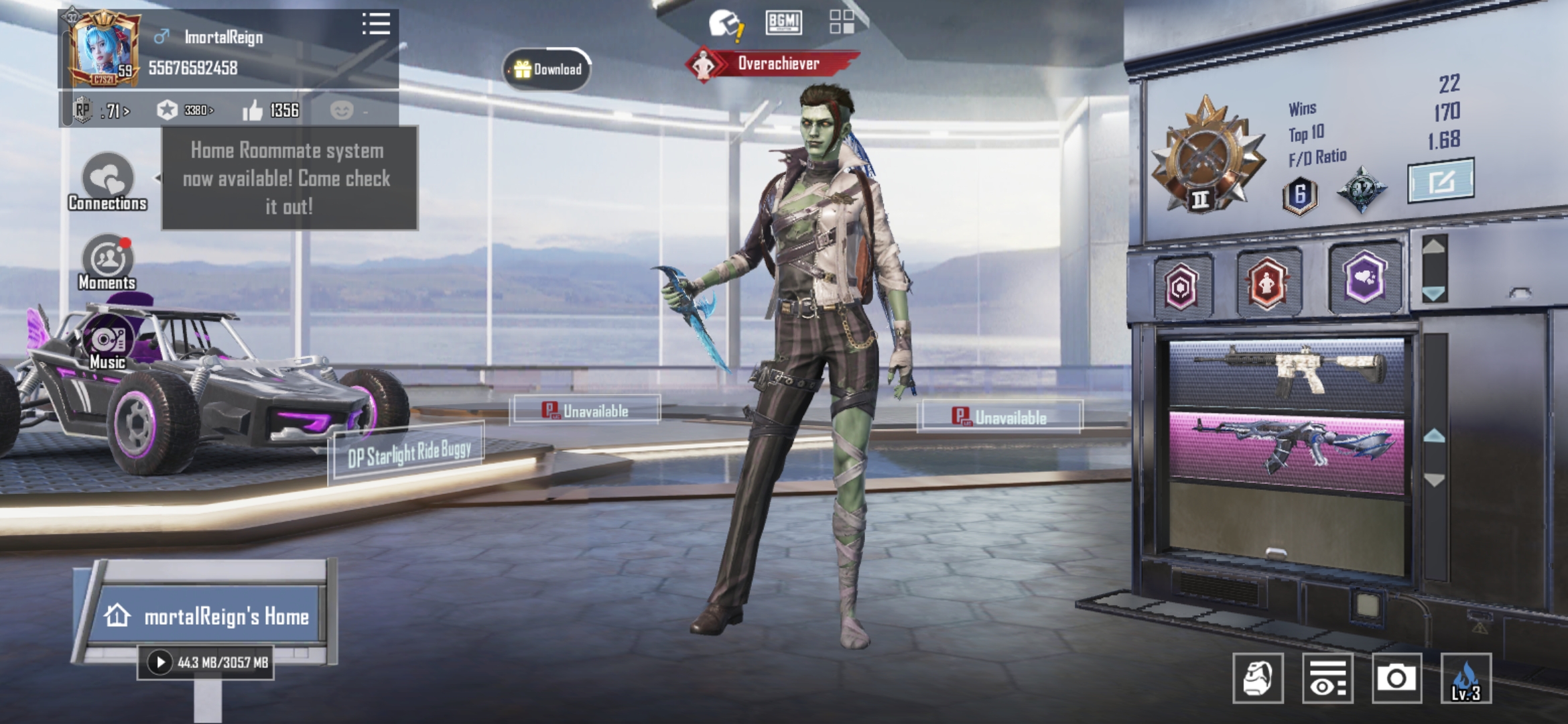This screenshot has height=724, width=1568.
Task: Take a screenshot with the camera button
Action: (1396, 678)
